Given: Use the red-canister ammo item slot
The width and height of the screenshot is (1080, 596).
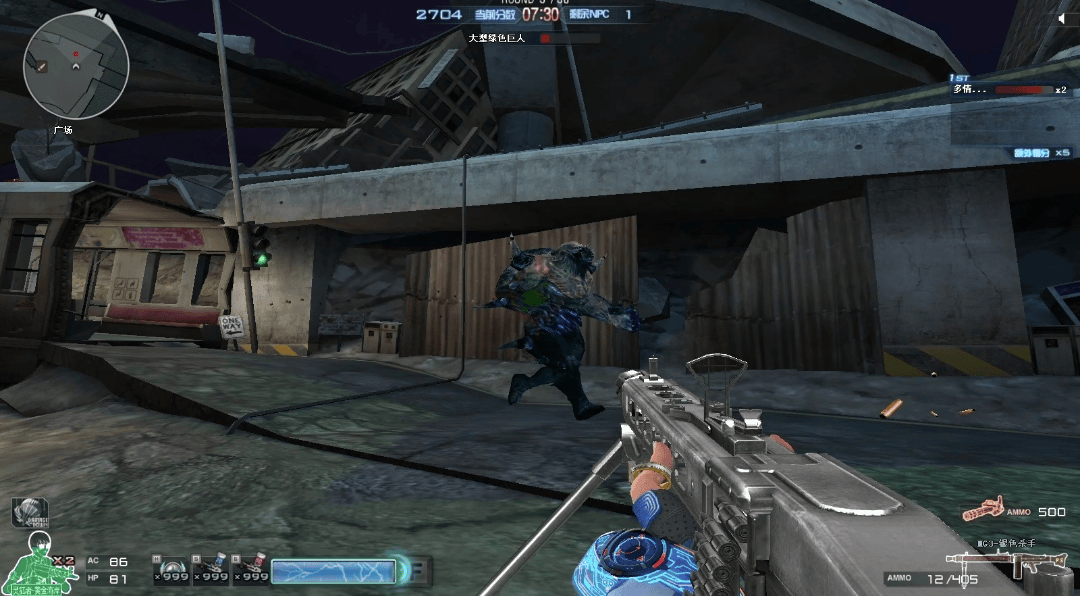Looking at the screenshot, I should [248, 568].
